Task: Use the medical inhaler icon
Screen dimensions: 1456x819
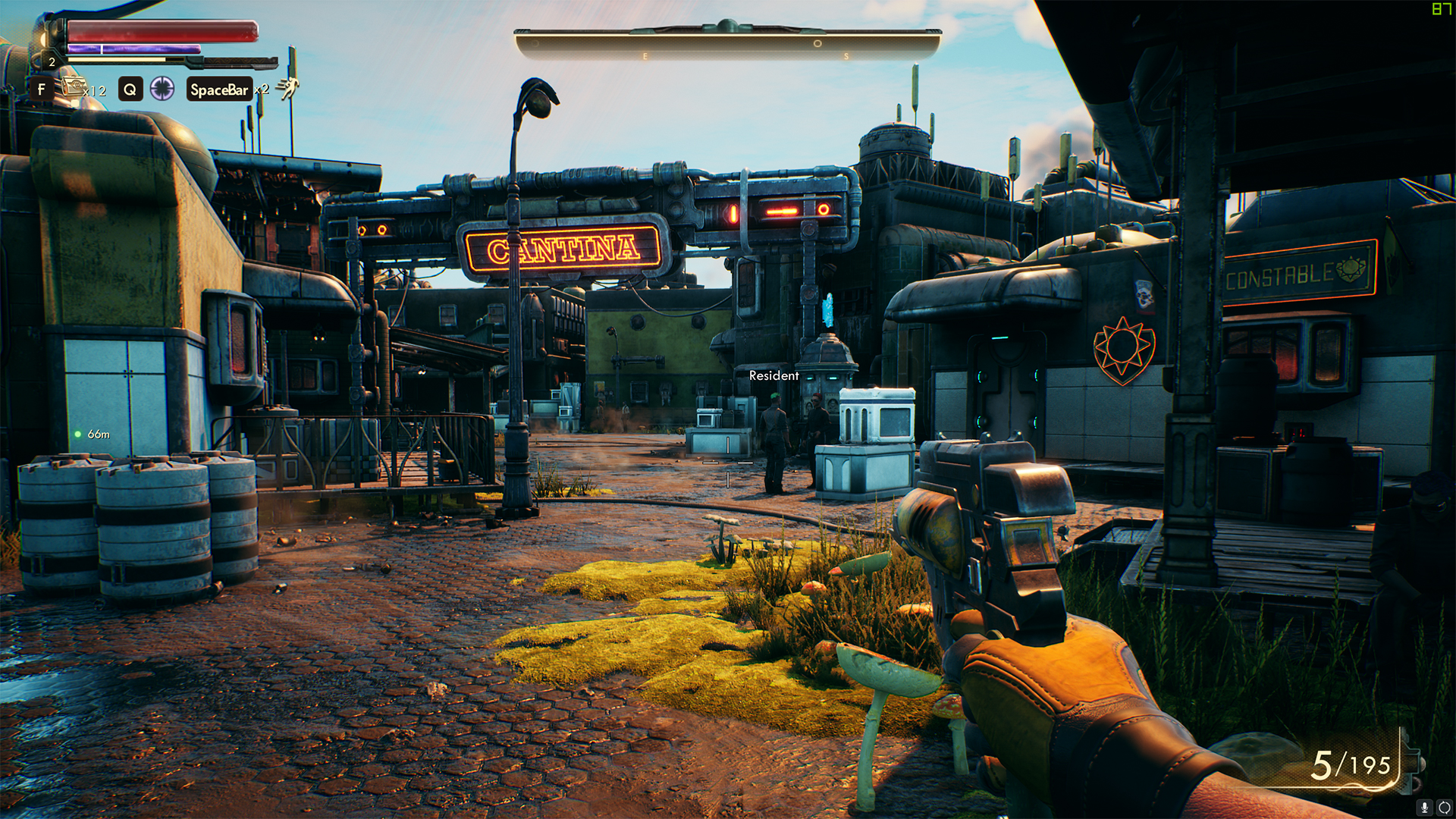Action: coord(74,87)
